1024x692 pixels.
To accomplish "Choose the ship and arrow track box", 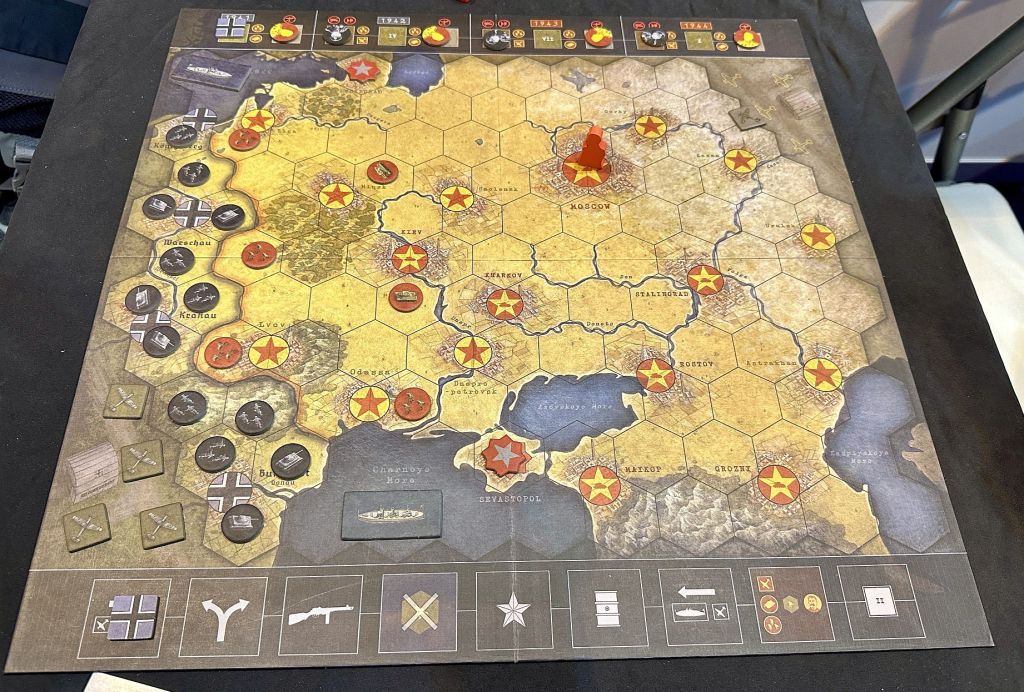I will [700, 606].
